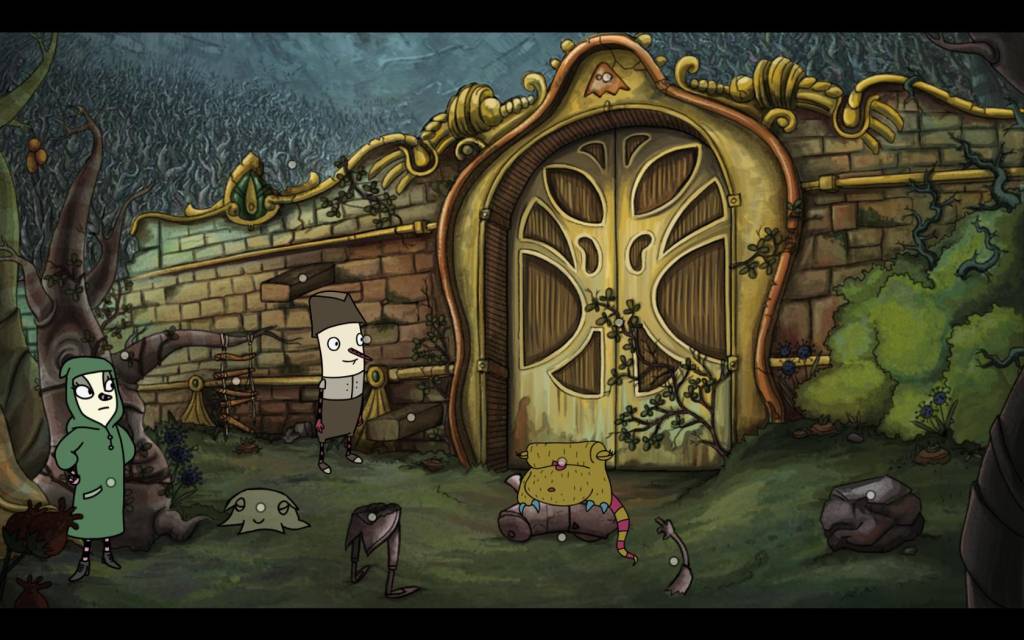Select the hotspot marker on the double door
This screenshot has height=640, width=1024.
click(619, 323)
